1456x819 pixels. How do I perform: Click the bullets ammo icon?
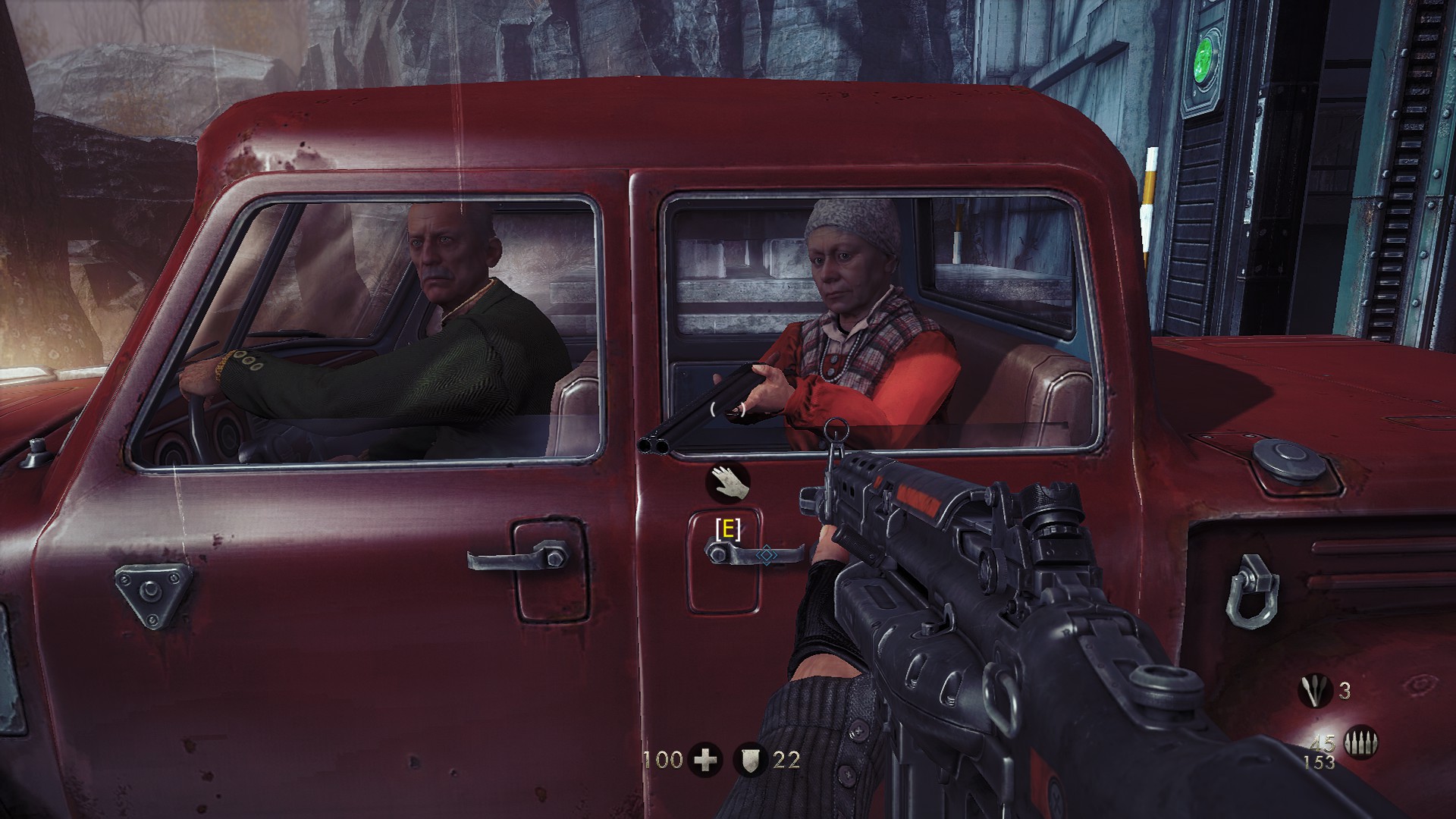[x=1360, y=744]
